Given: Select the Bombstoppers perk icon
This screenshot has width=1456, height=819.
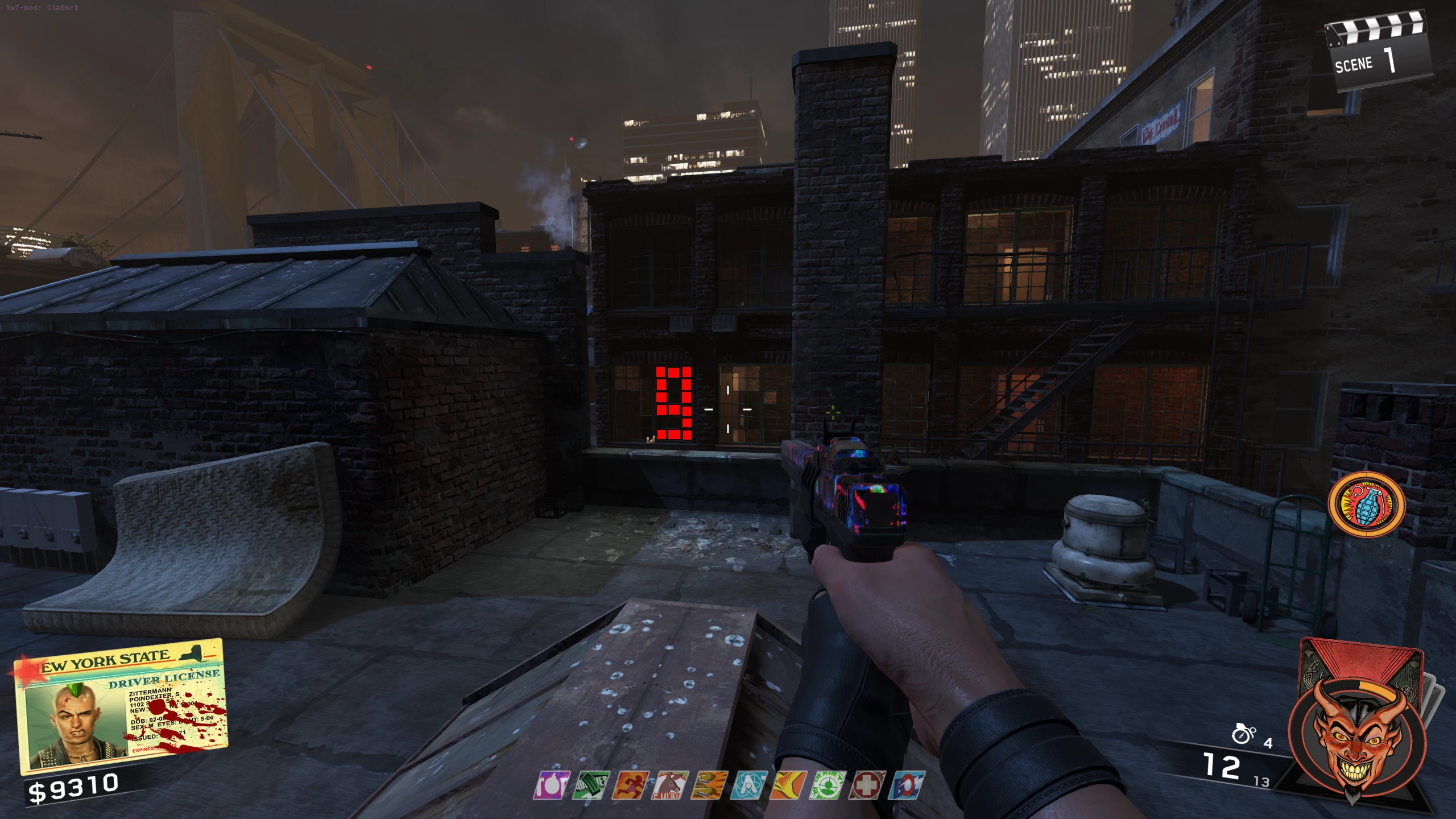Looking at the screenshot, I should click(x=551, y=785).
